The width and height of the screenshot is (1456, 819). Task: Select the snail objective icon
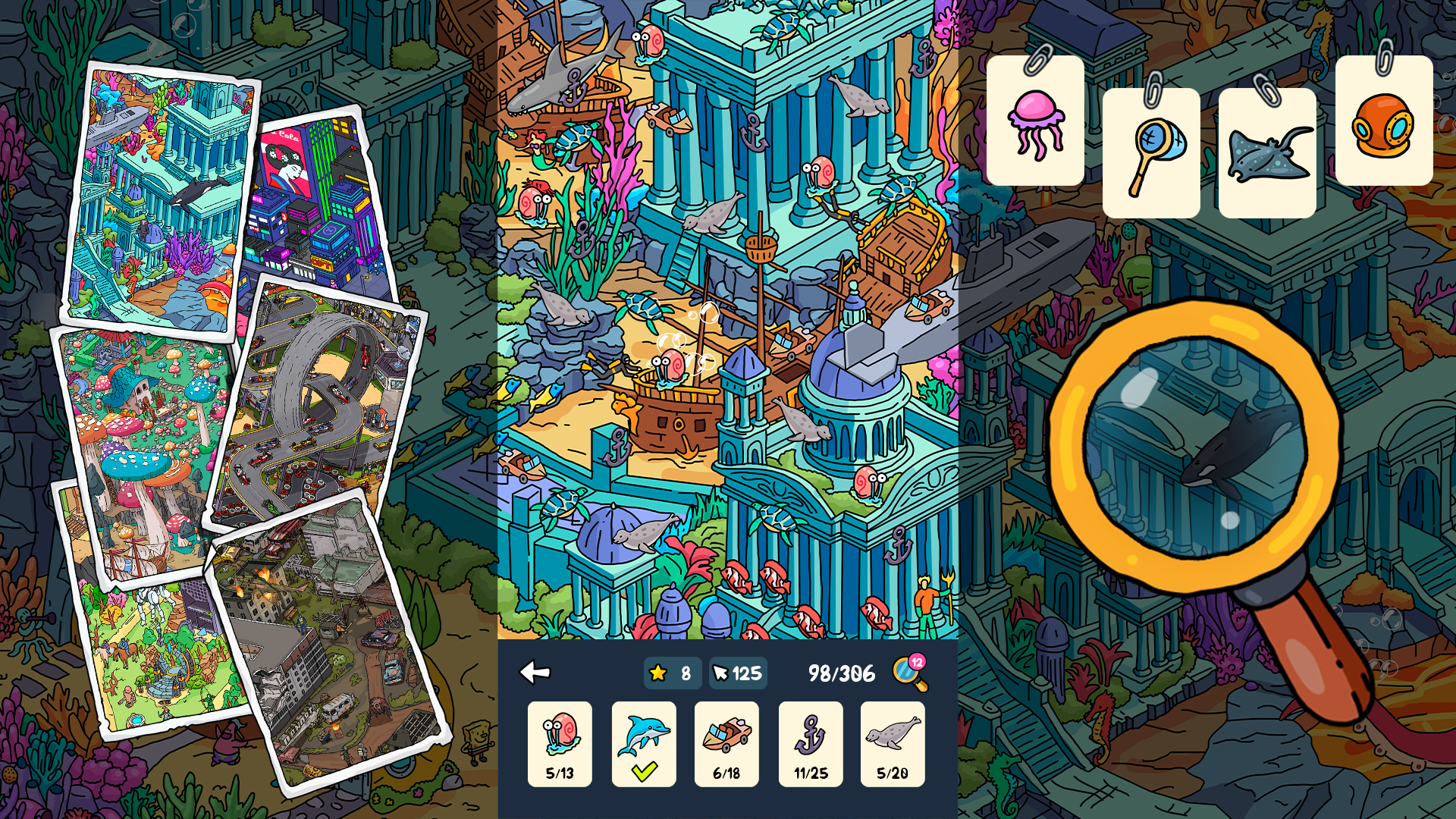tap(560, 733)
